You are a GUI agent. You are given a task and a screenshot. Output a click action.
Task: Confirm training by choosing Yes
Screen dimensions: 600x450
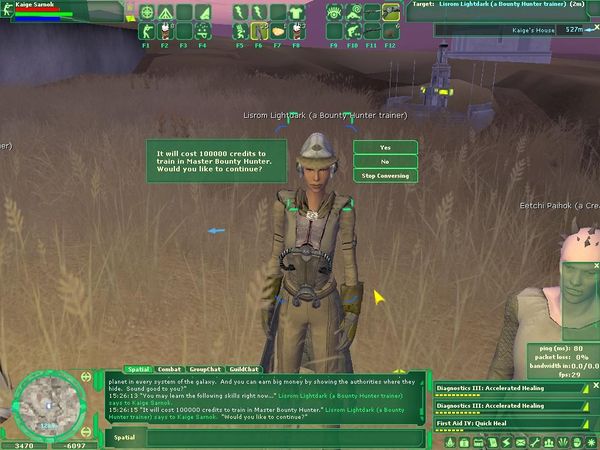click(x=385, y=147)
